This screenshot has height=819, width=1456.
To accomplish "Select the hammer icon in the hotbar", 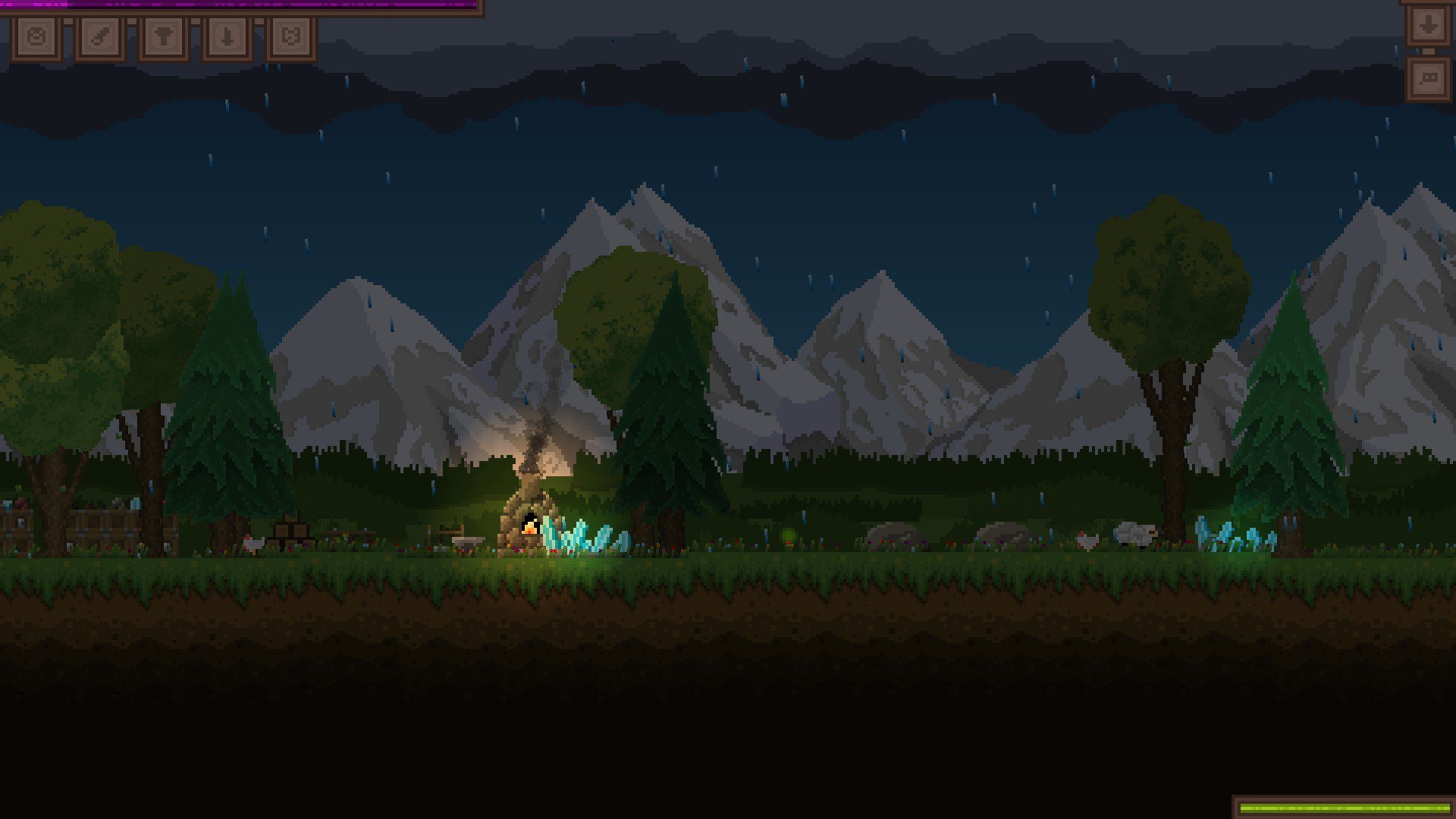I will (x=162, y=36).
